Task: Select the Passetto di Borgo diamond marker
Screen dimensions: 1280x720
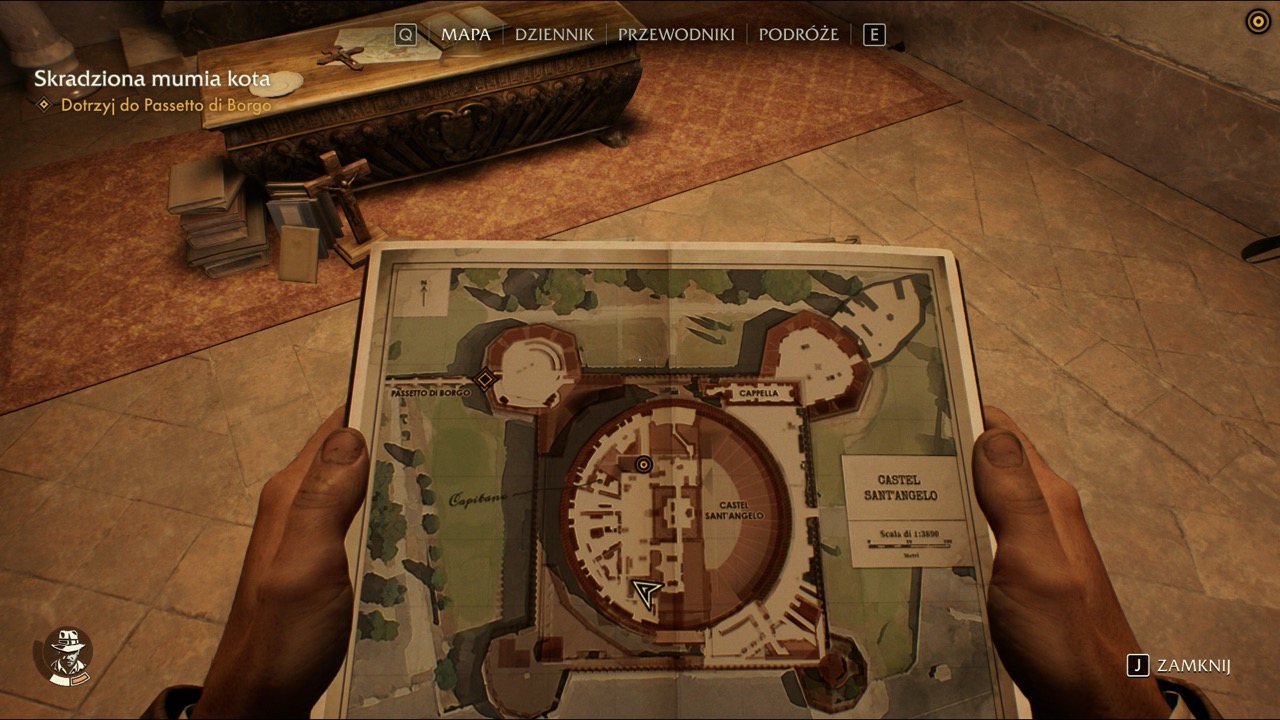Action: click(485, 379)
